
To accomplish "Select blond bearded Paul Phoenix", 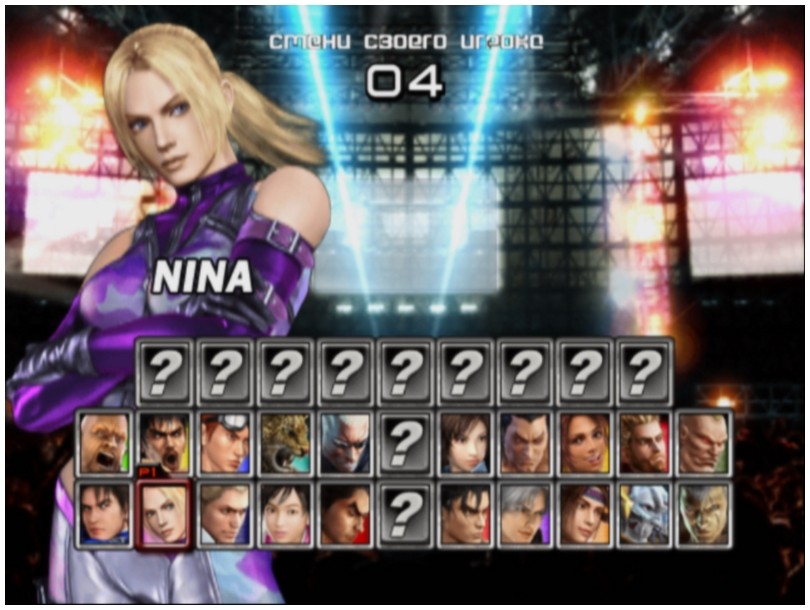I will 644,441.
